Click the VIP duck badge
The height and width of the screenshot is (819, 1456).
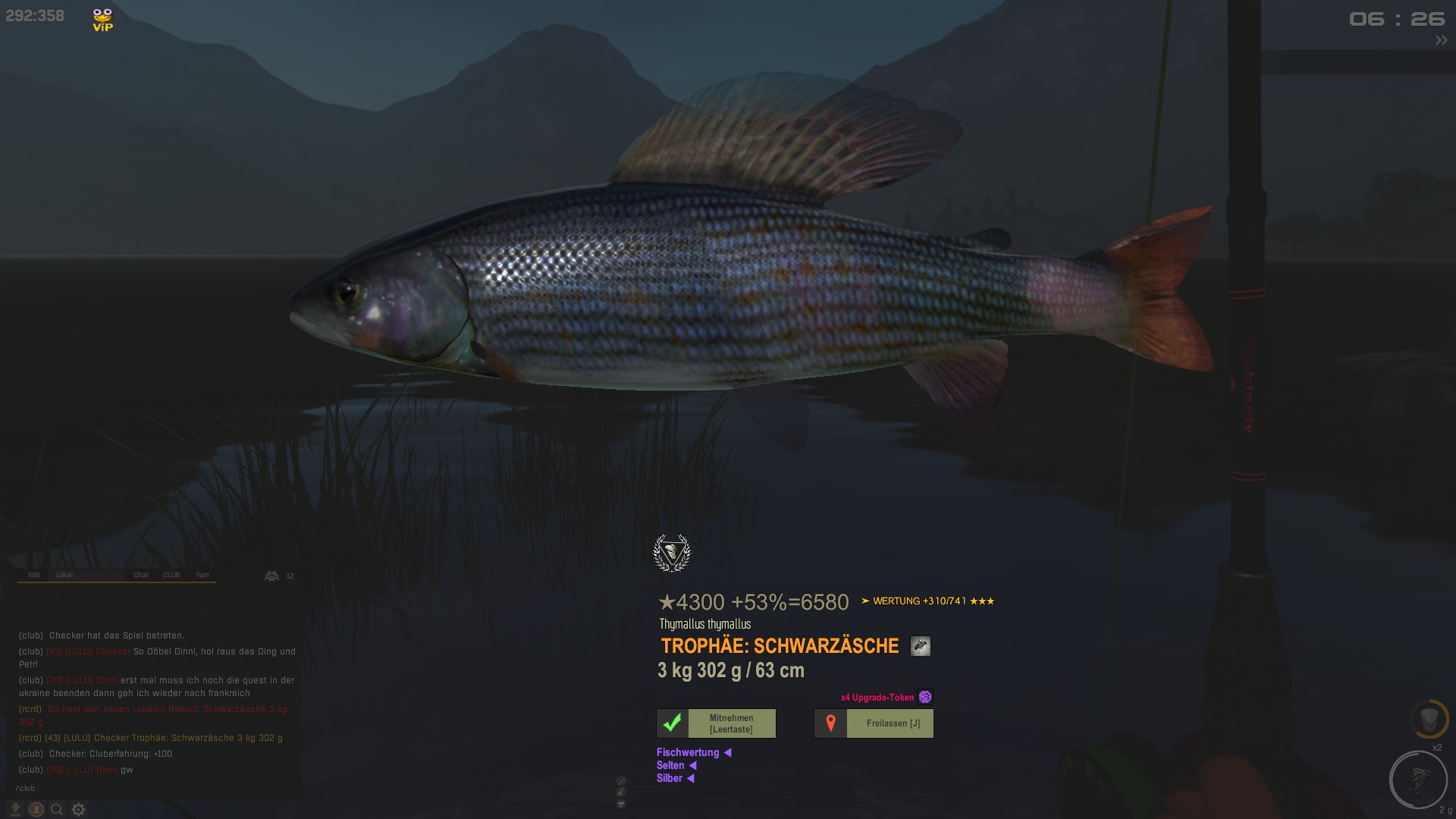pyautogui.click(x=102, y=20)
